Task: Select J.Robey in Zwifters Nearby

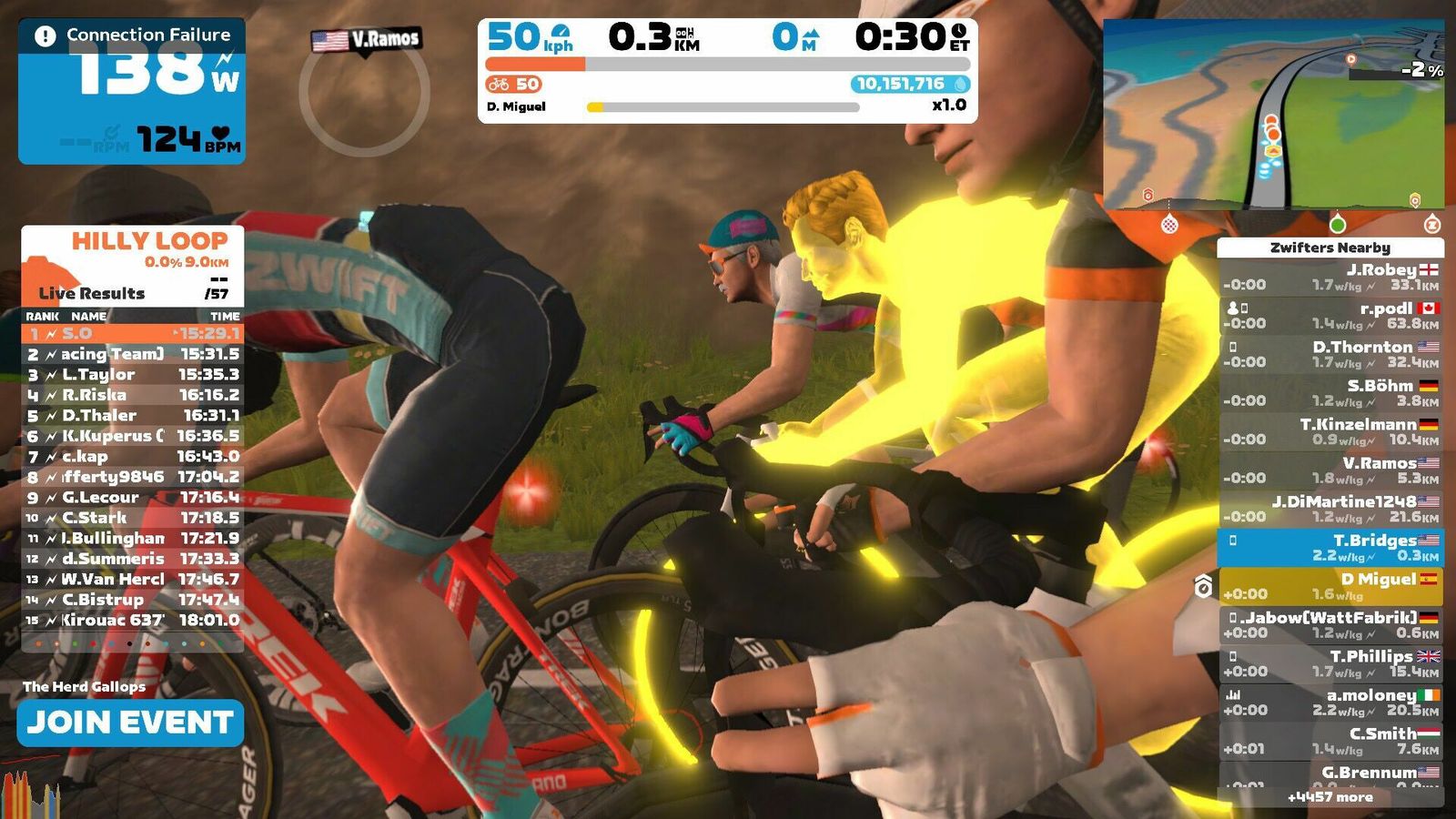Action: point(1330,277)
